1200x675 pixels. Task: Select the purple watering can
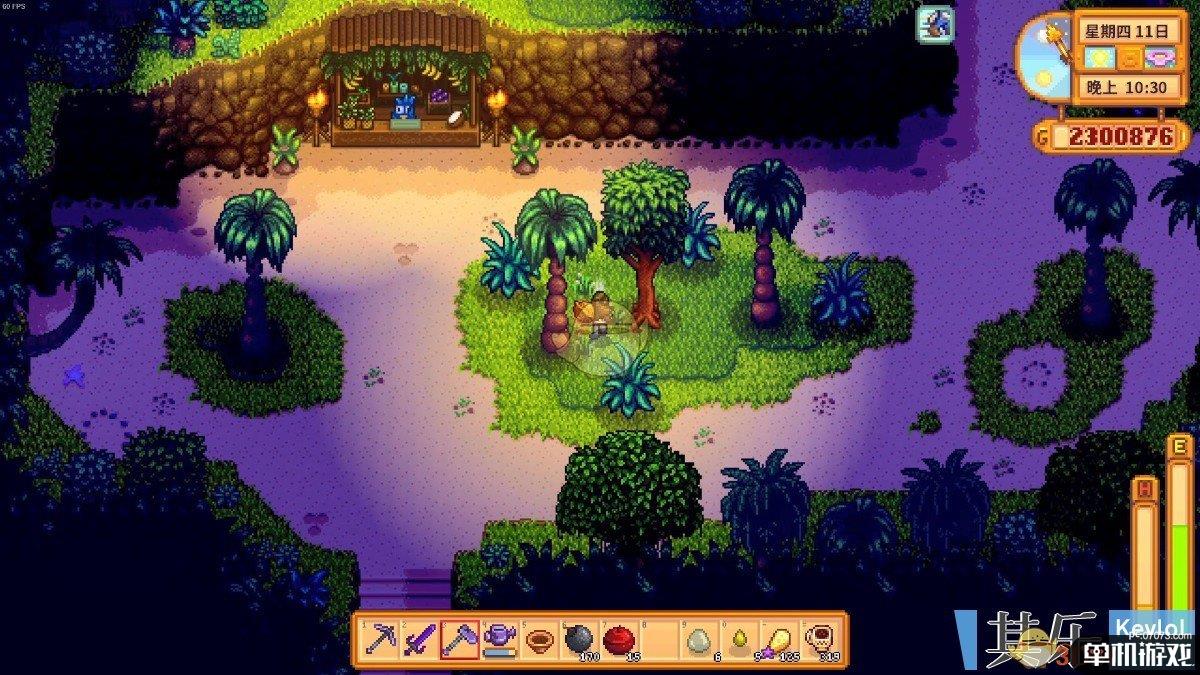499,640
